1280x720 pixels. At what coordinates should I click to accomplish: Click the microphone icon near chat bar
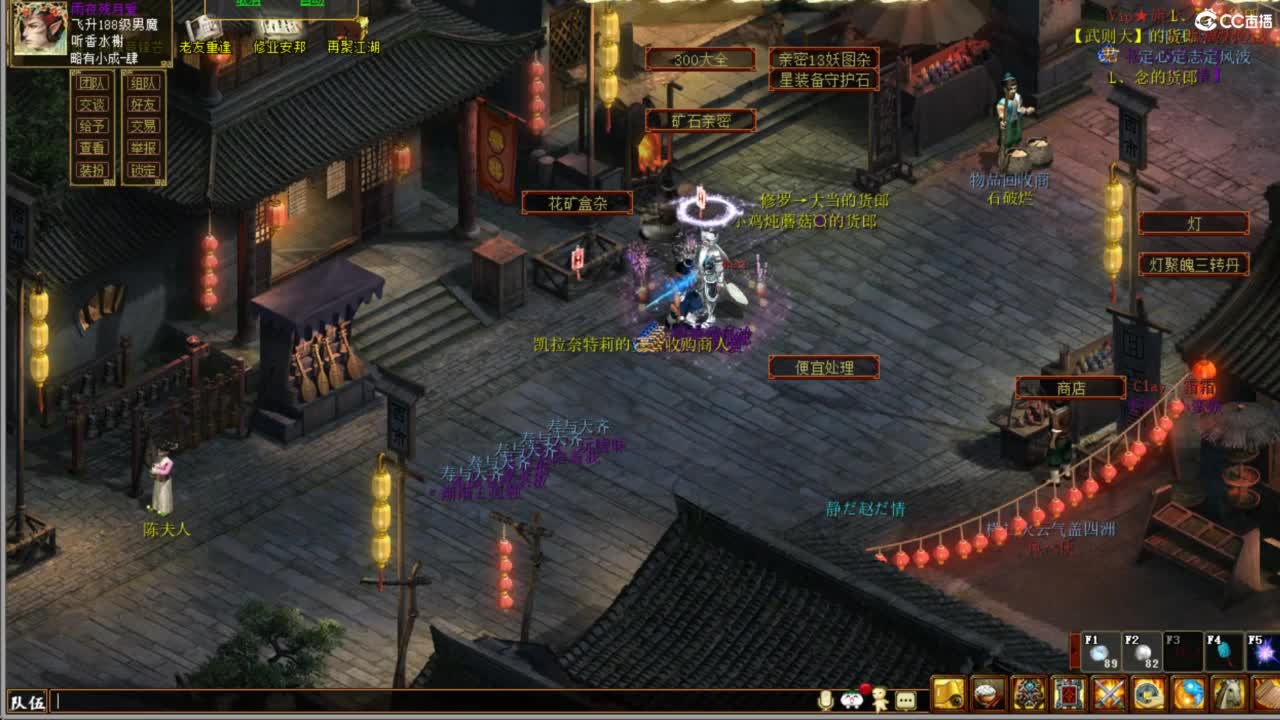(825, 701)
